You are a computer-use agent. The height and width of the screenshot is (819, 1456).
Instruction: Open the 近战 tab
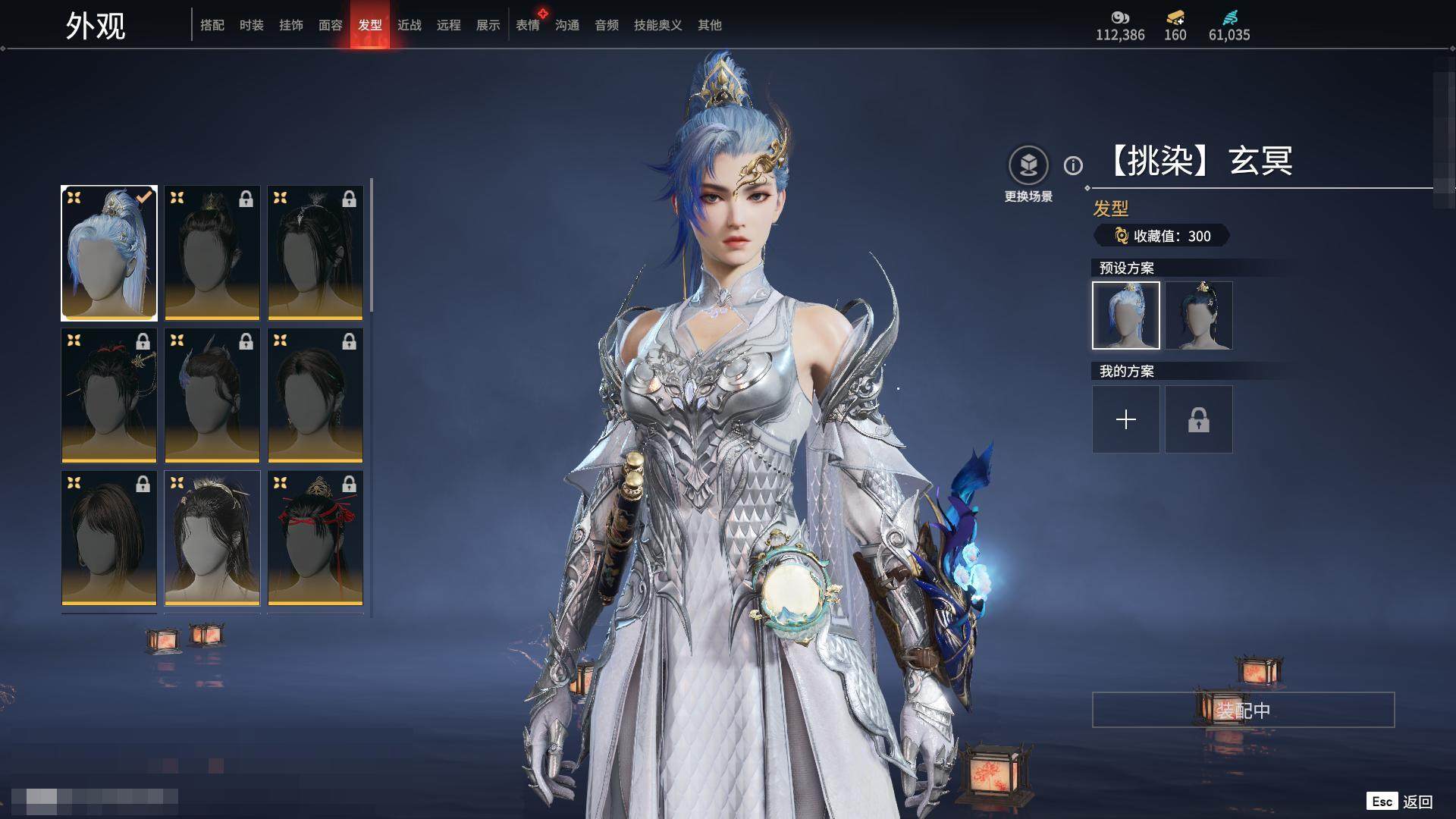(409, 25)
